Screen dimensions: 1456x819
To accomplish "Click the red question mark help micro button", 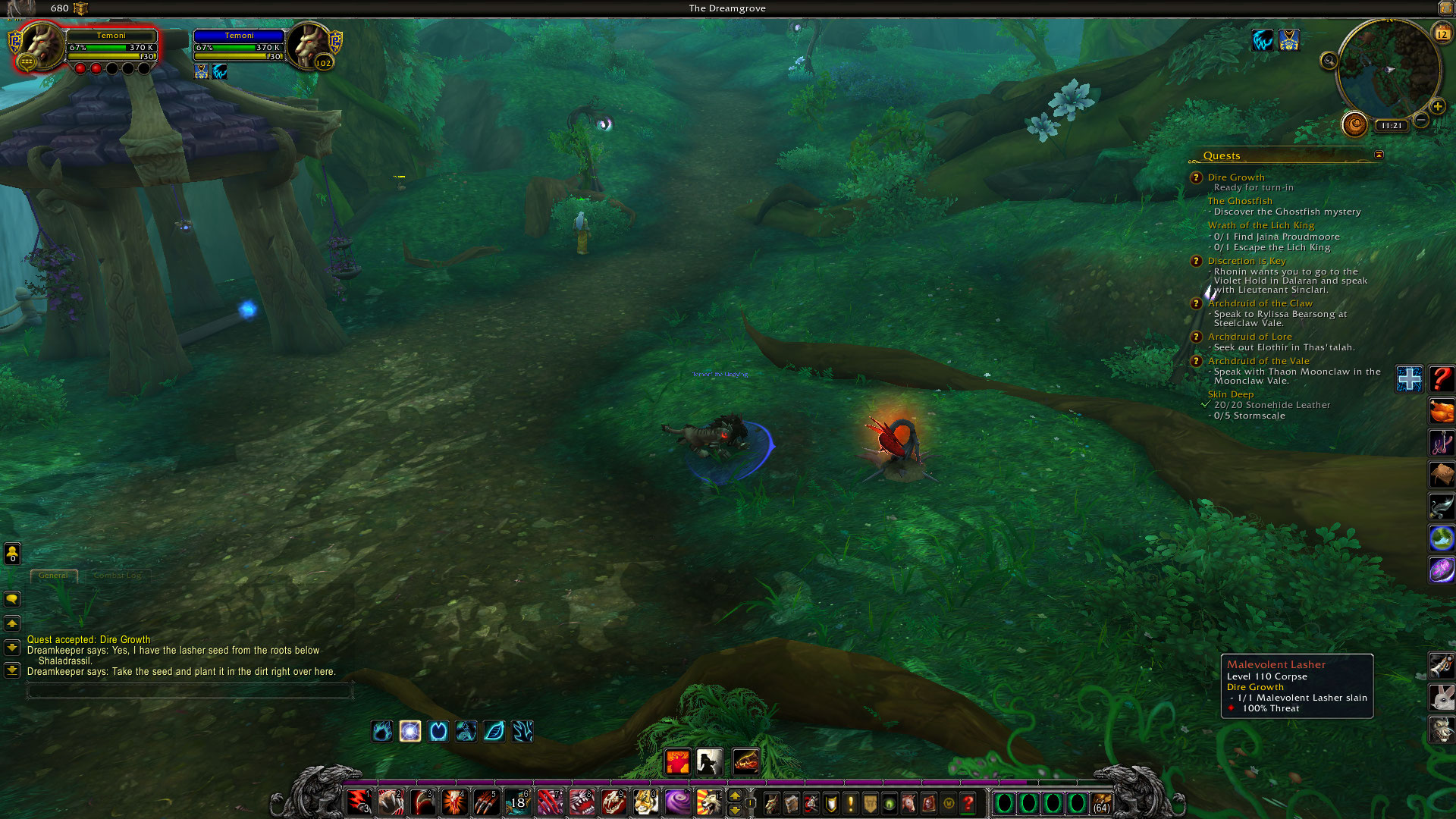I will tap(968, 803).
